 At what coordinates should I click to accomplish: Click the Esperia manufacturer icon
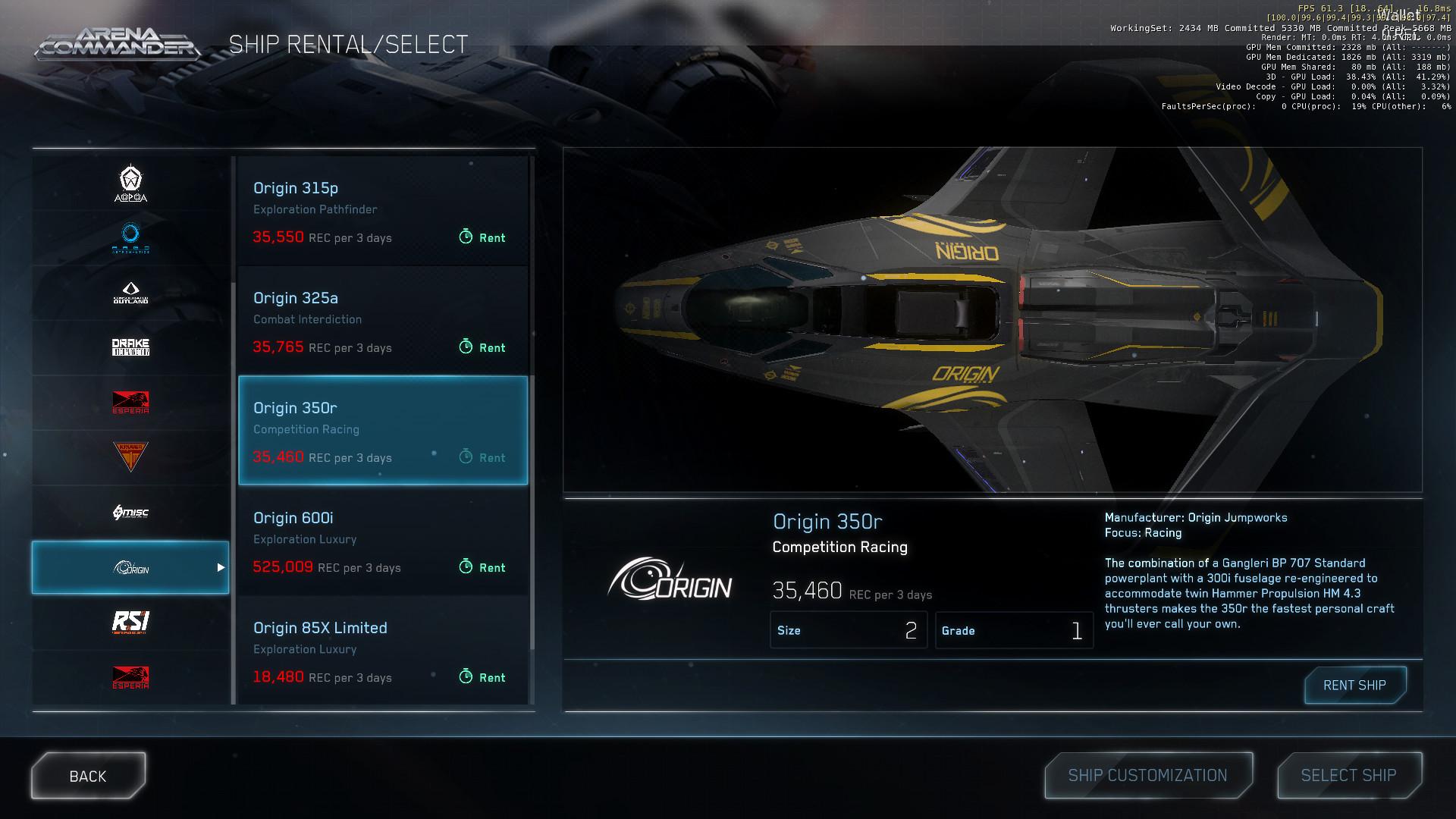click(129, 402)
